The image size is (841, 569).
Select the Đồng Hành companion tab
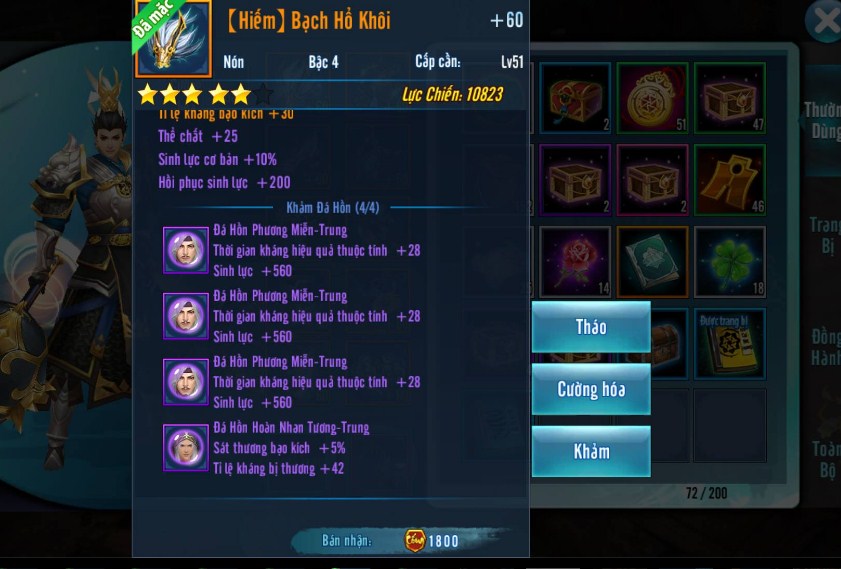tap(824, 347)
